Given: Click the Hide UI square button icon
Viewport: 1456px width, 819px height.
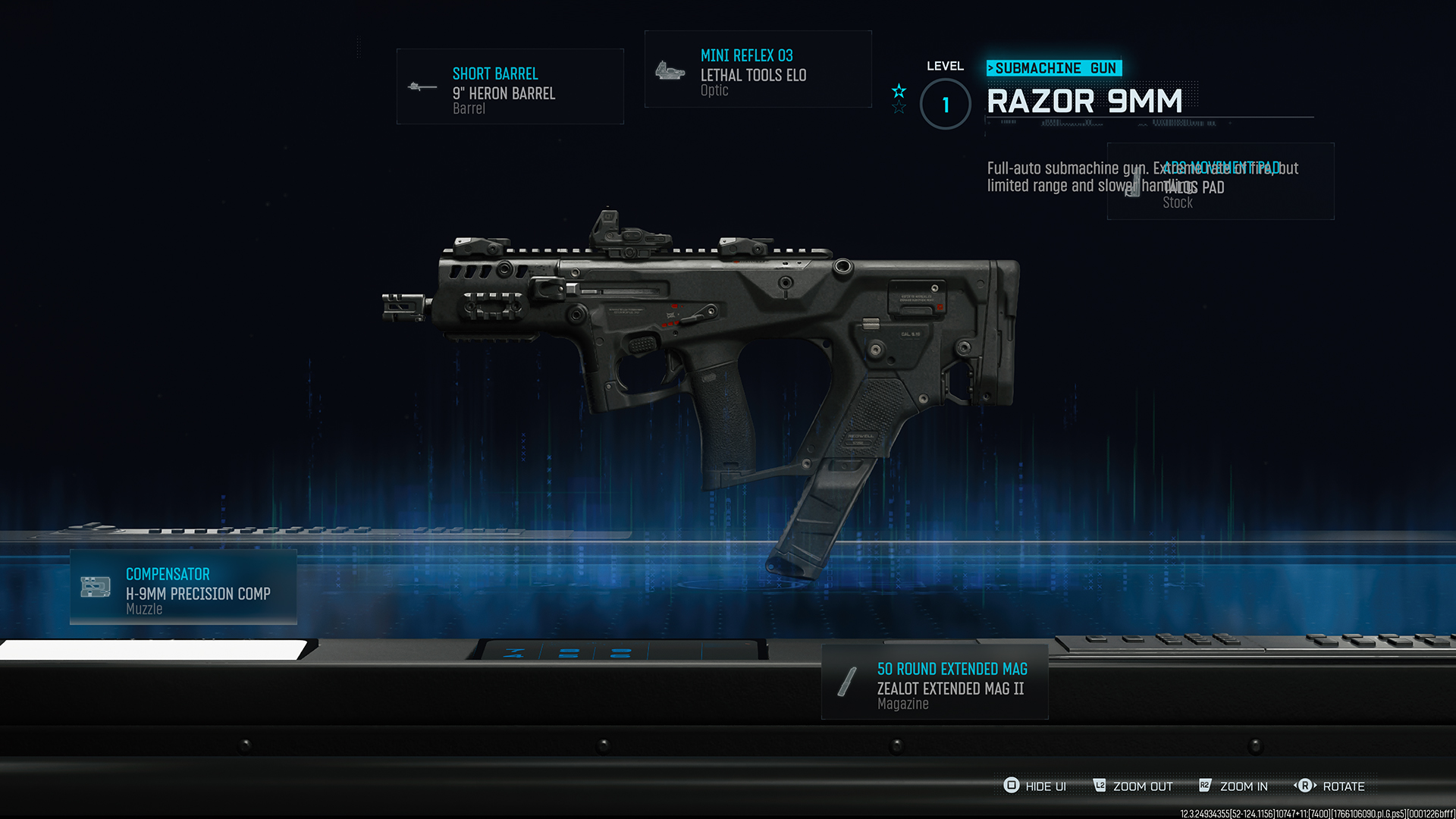Looking at the screenshot, I should click(1012, 786).
